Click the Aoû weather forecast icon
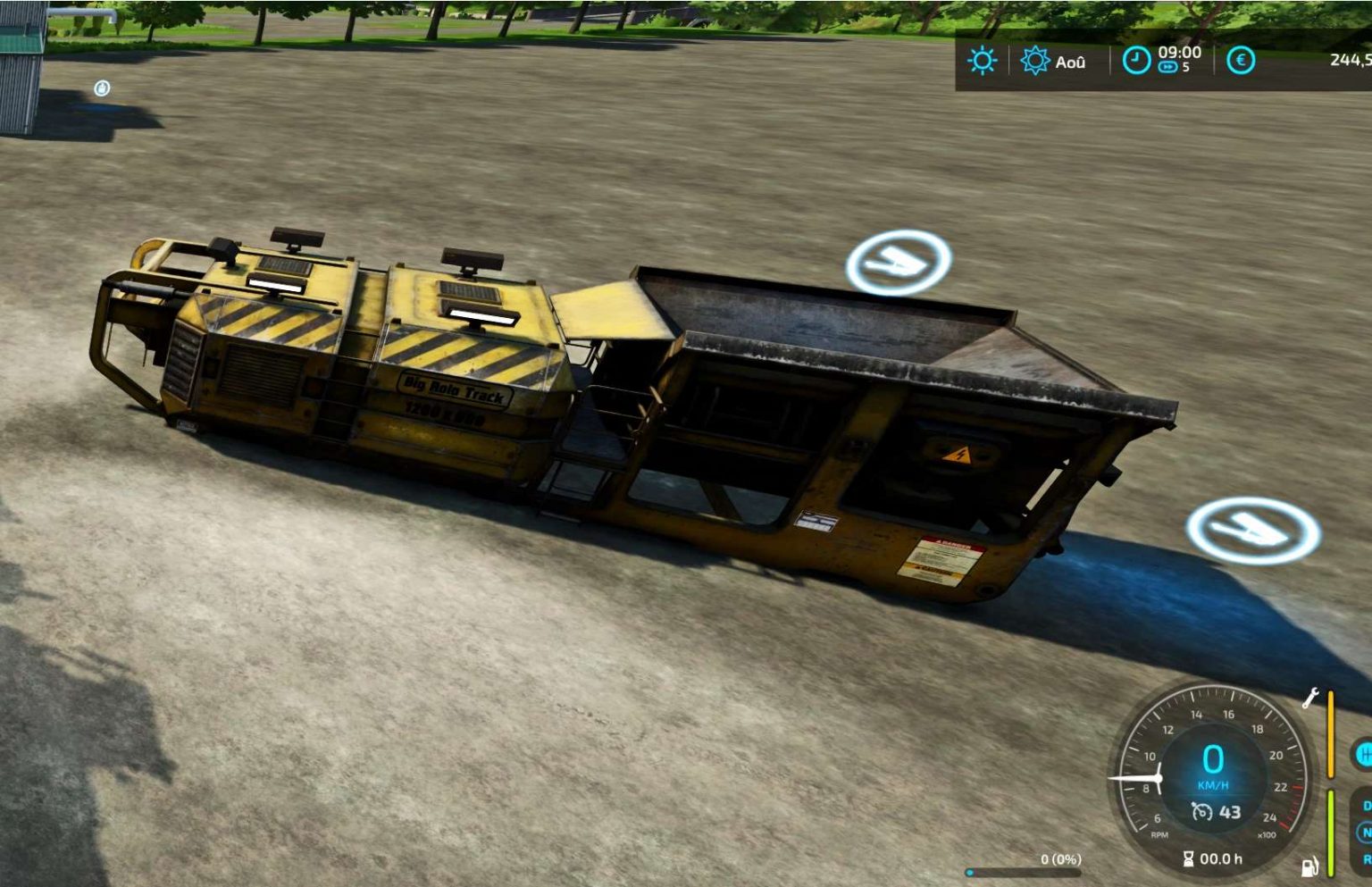The width and height of the screenshot is (1372, 887). [x=1035, y=61]
